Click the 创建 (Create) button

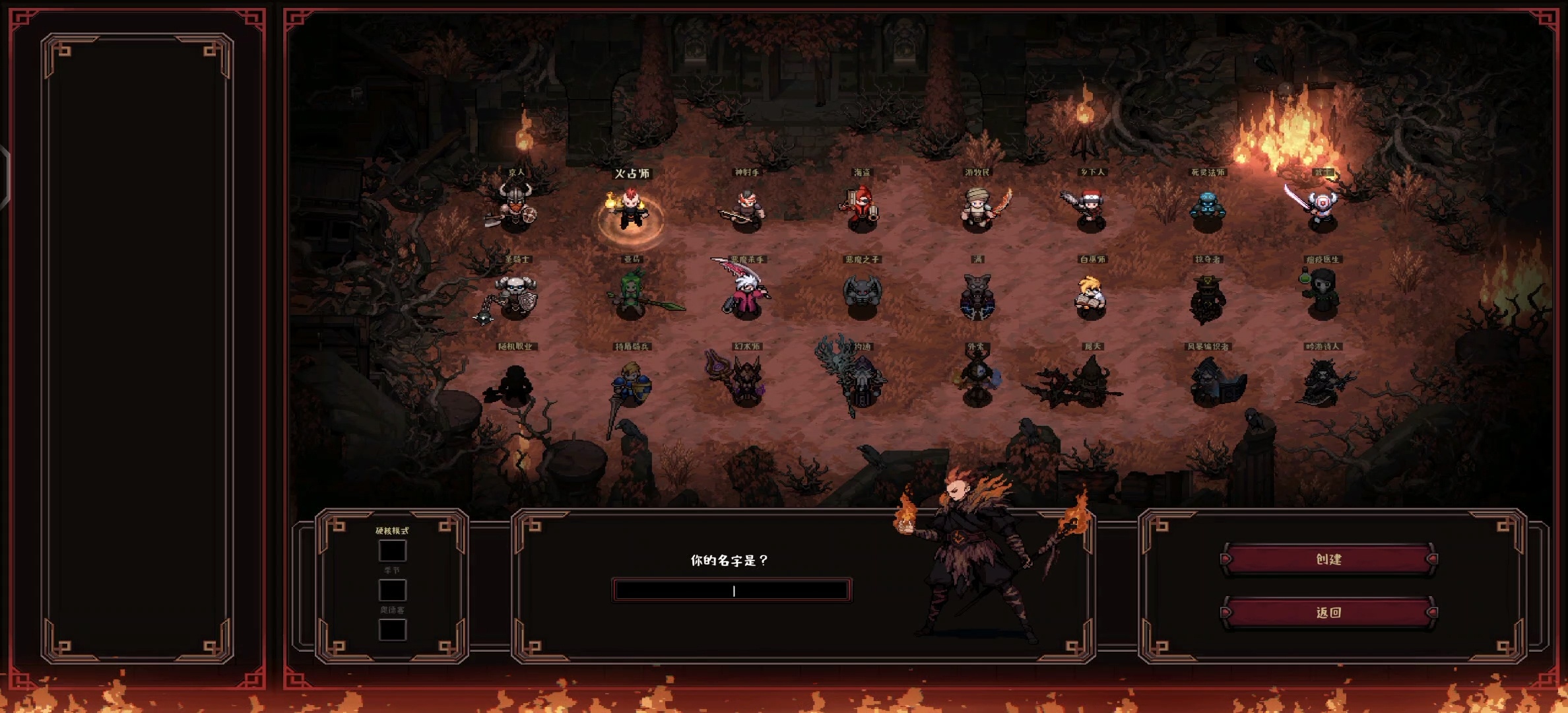click(1328, 559)
